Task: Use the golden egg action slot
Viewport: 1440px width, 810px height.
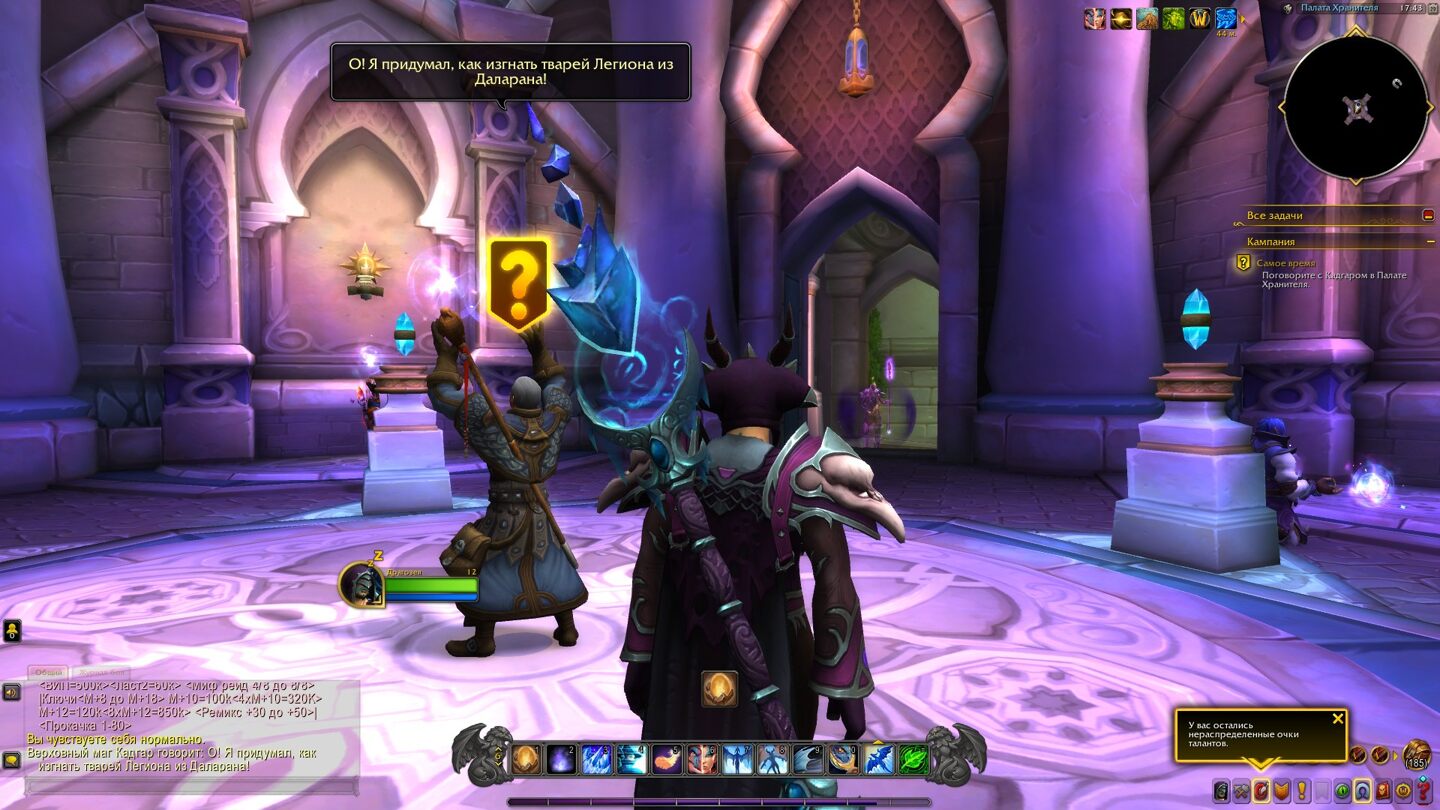Action: point(526,760)
